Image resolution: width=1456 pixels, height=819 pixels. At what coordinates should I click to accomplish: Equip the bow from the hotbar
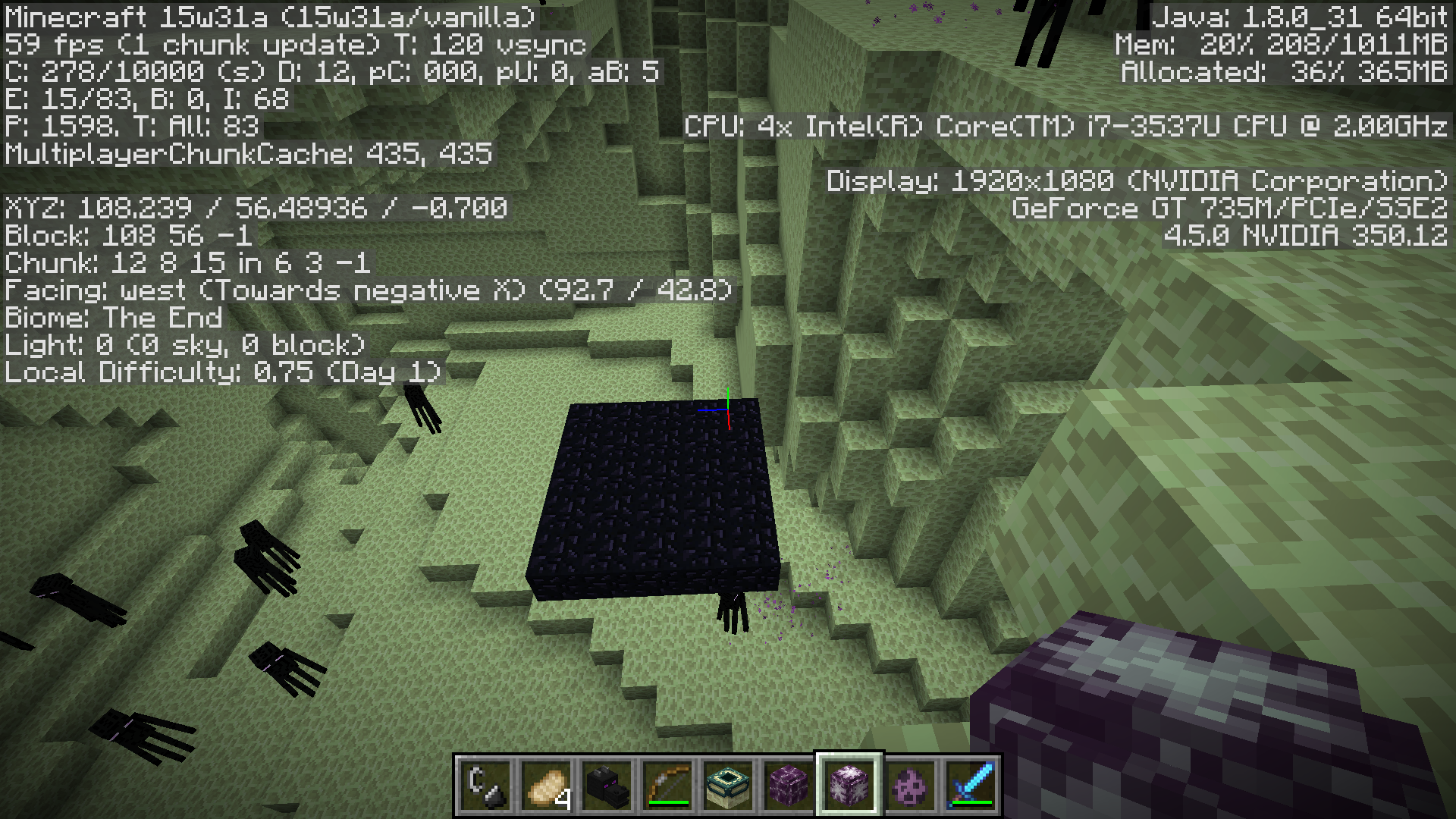point(667,786)
